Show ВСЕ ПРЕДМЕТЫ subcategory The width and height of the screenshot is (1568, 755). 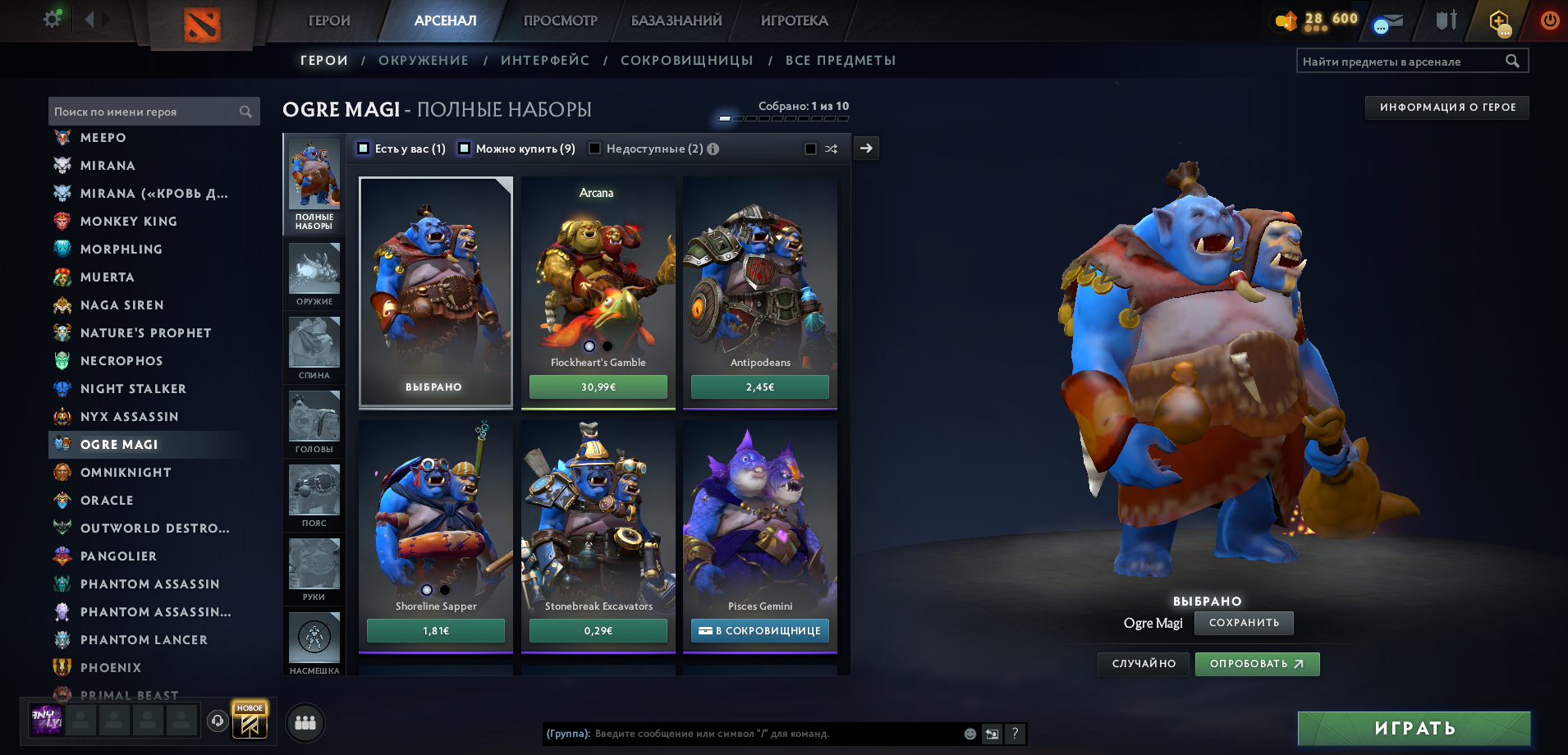point(840,60)
